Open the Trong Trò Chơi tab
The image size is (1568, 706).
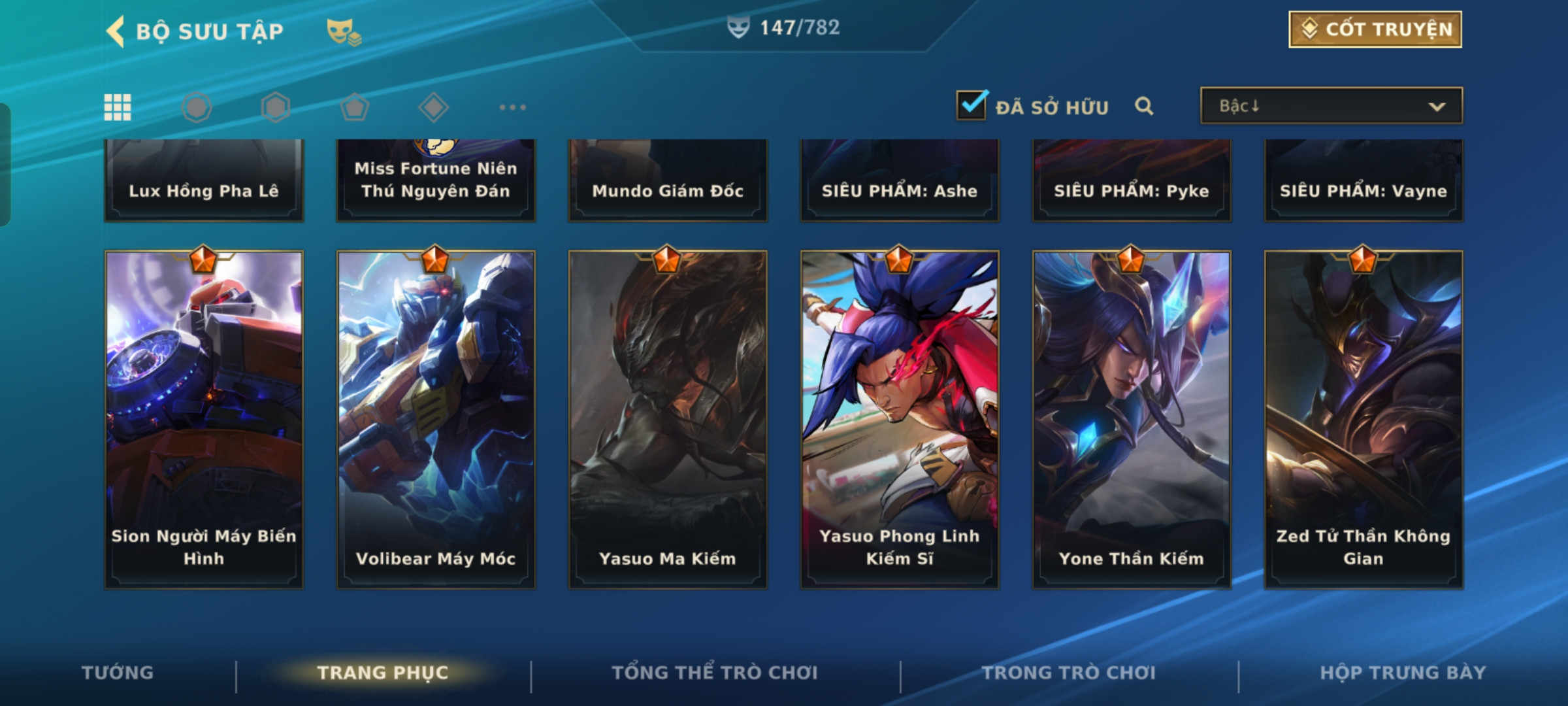1069,673
